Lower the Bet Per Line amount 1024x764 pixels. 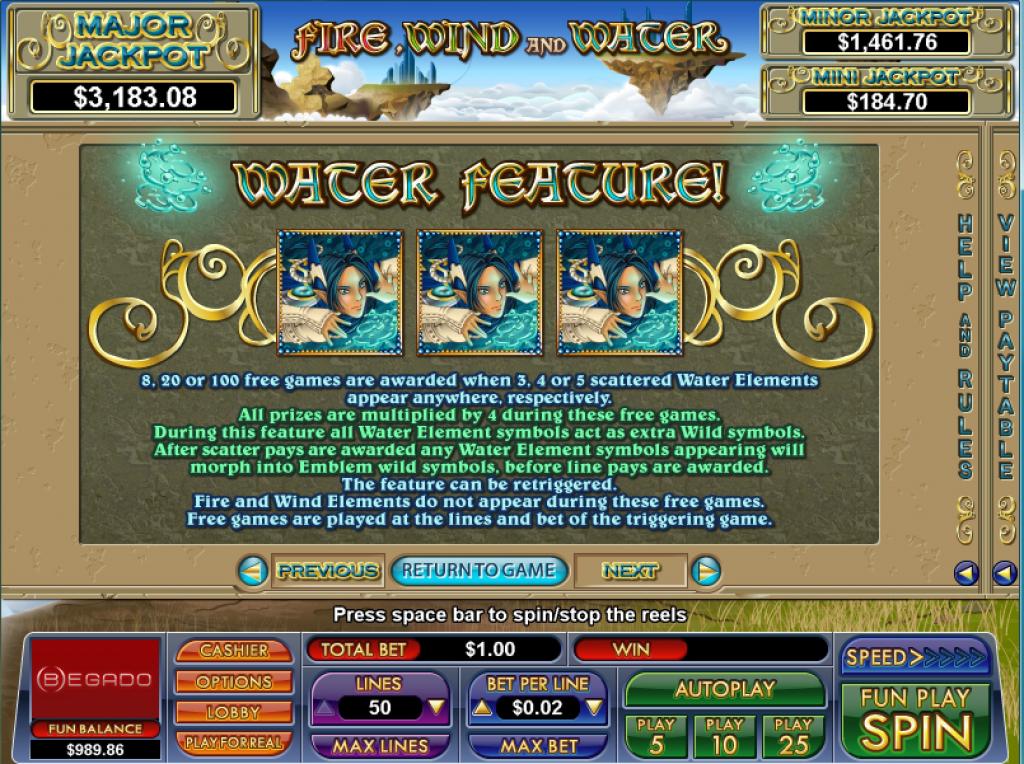pyautogui.click(x=594, y=708)
